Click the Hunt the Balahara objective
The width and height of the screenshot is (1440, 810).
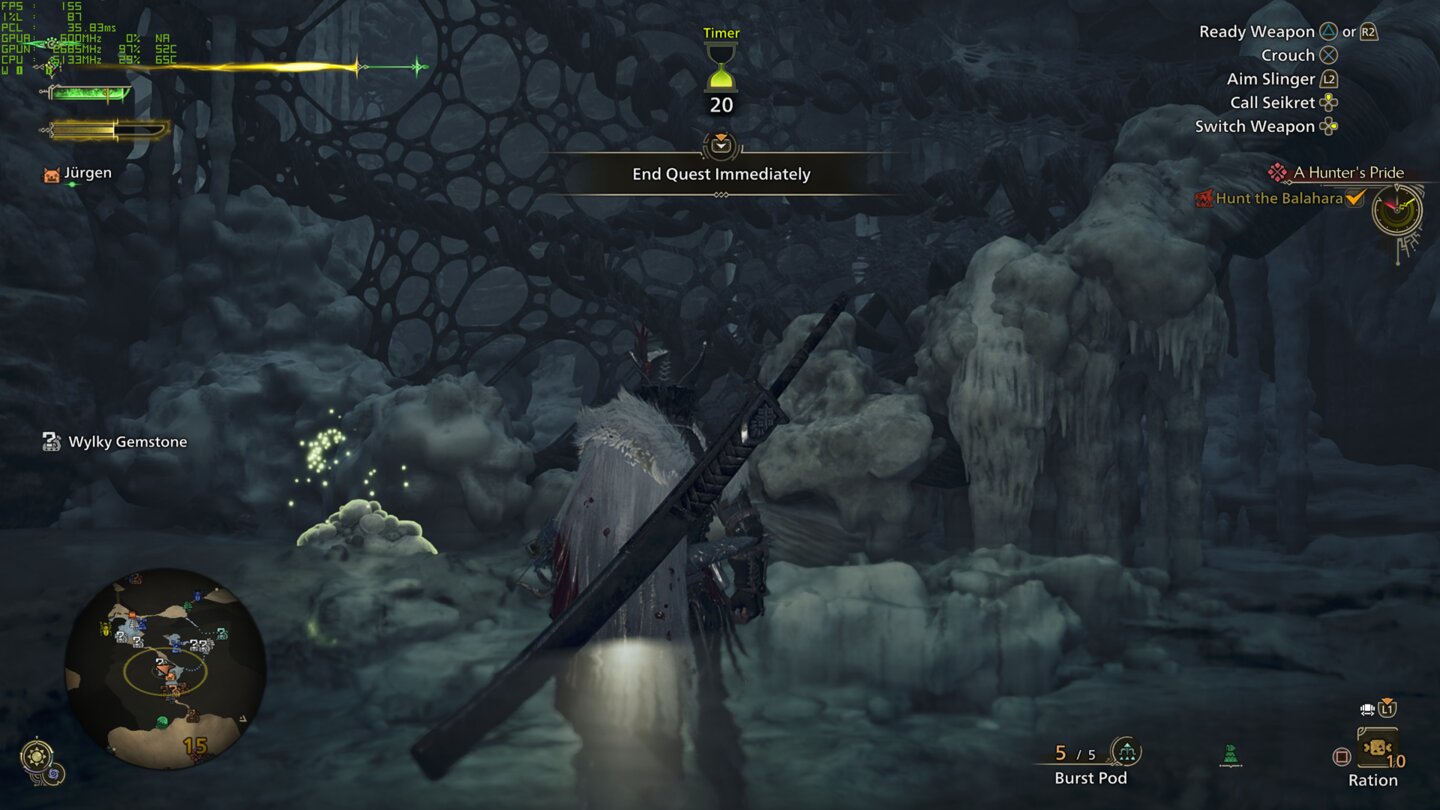coord(1279,198)
